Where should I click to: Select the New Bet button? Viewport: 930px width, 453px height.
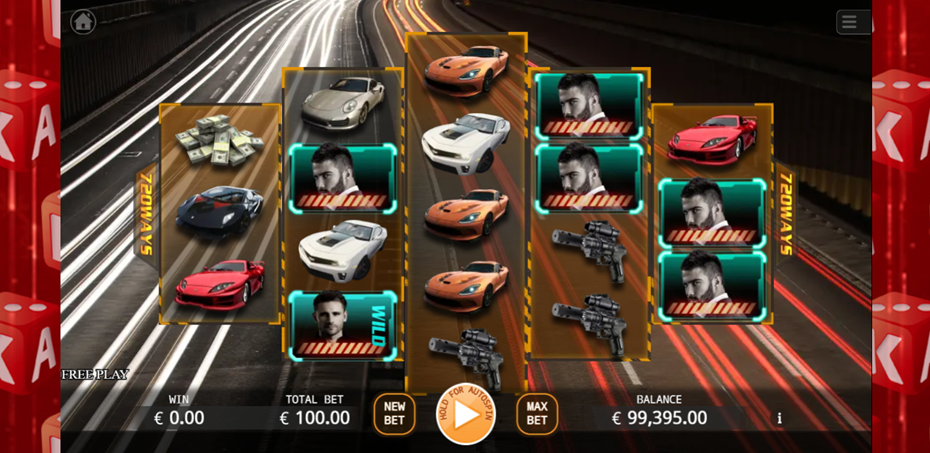[x=394, y=414]
